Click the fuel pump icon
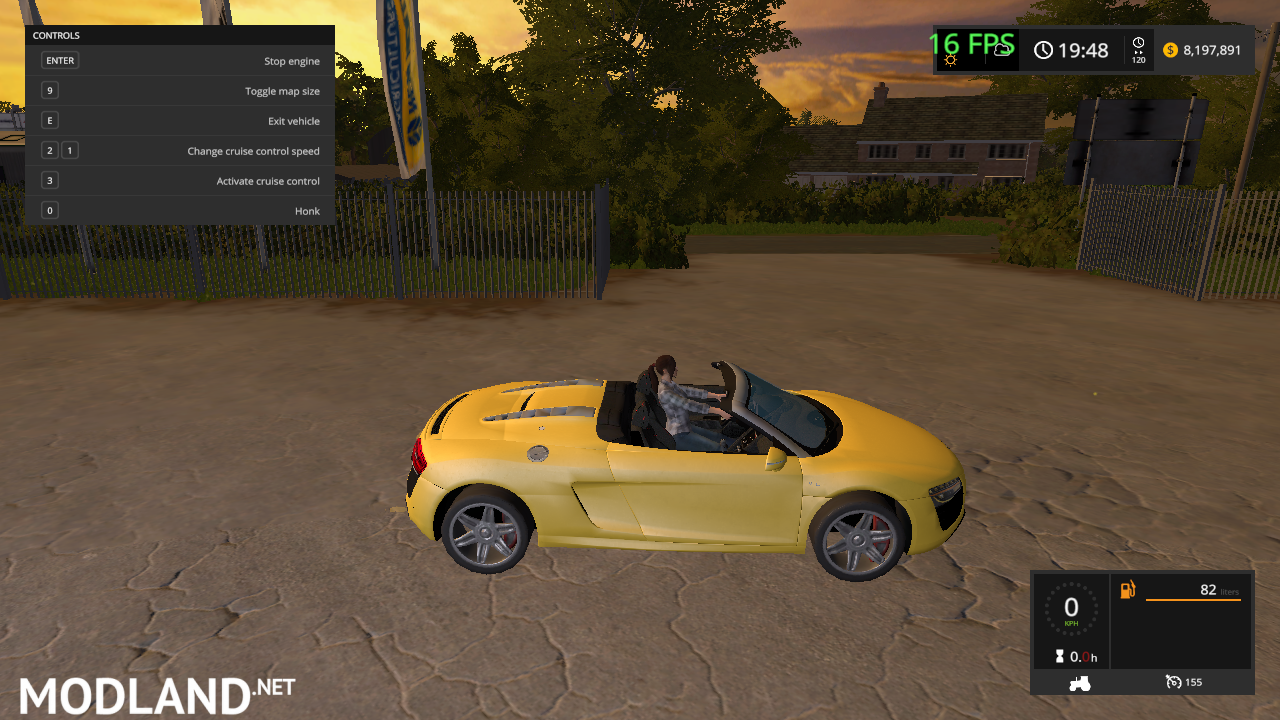 (x=1127, y=590)
